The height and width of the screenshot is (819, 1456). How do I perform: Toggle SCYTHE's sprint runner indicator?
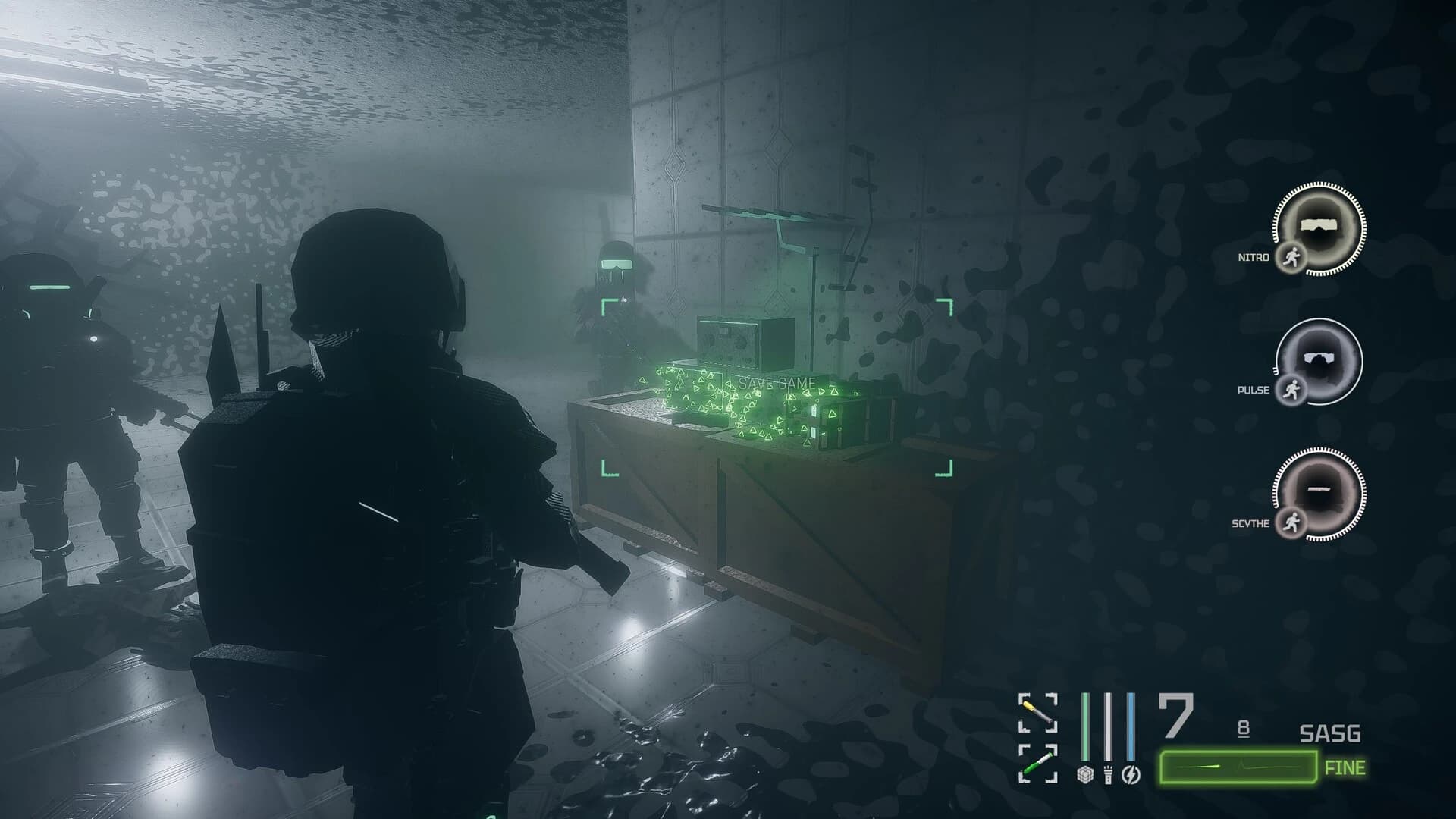pyautogui.click(x=1293, y=521)
